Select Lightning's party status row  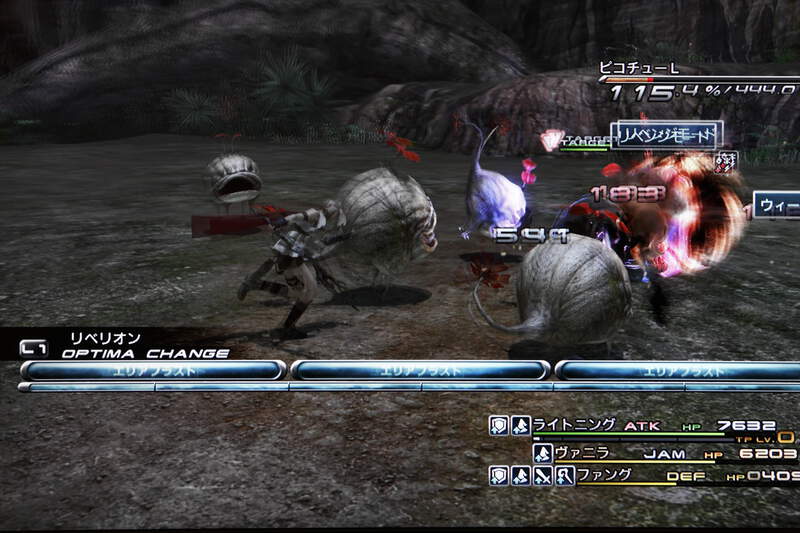(x=640, y=426)
